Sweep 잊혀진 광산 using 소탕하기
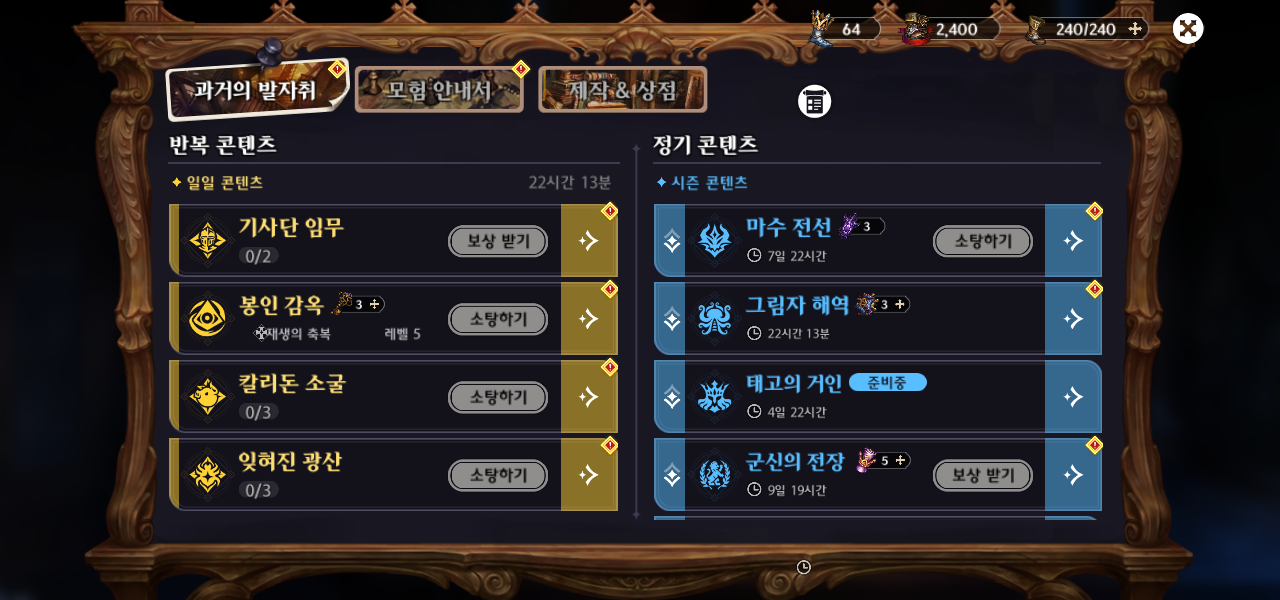 497,475
